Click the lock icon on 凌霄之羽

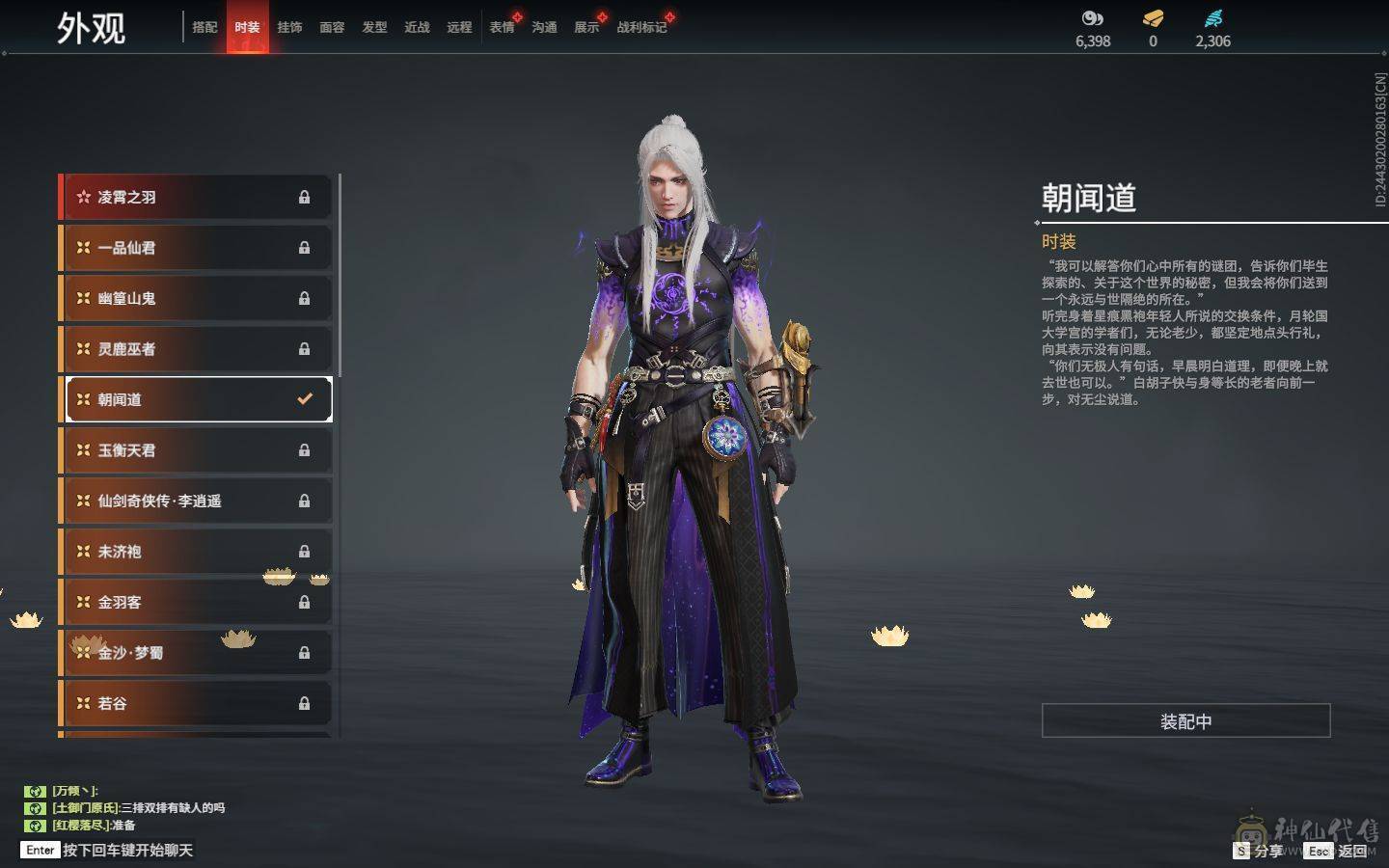pos(304,197)
